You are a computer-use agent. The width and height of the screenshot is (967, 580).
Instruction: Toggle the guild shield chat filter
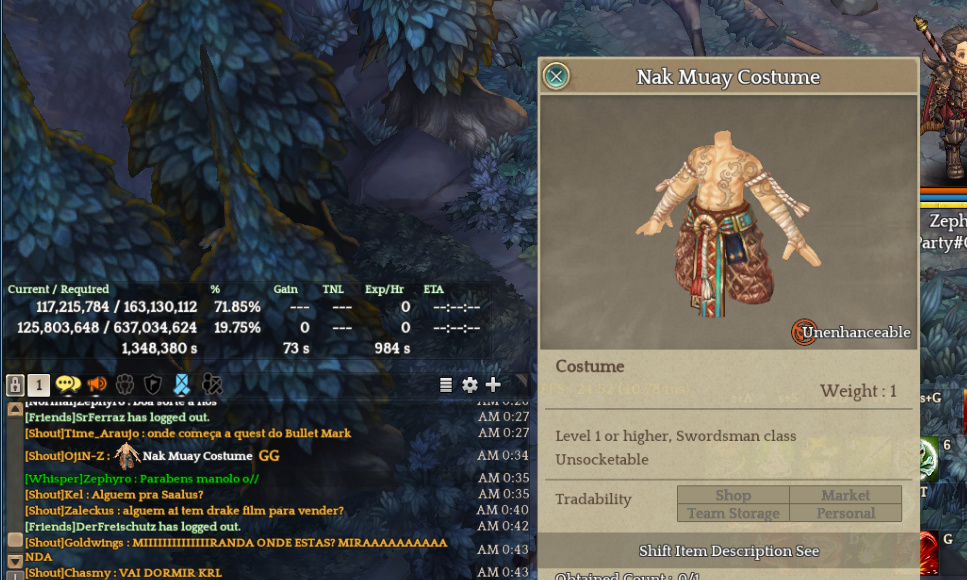152,385
